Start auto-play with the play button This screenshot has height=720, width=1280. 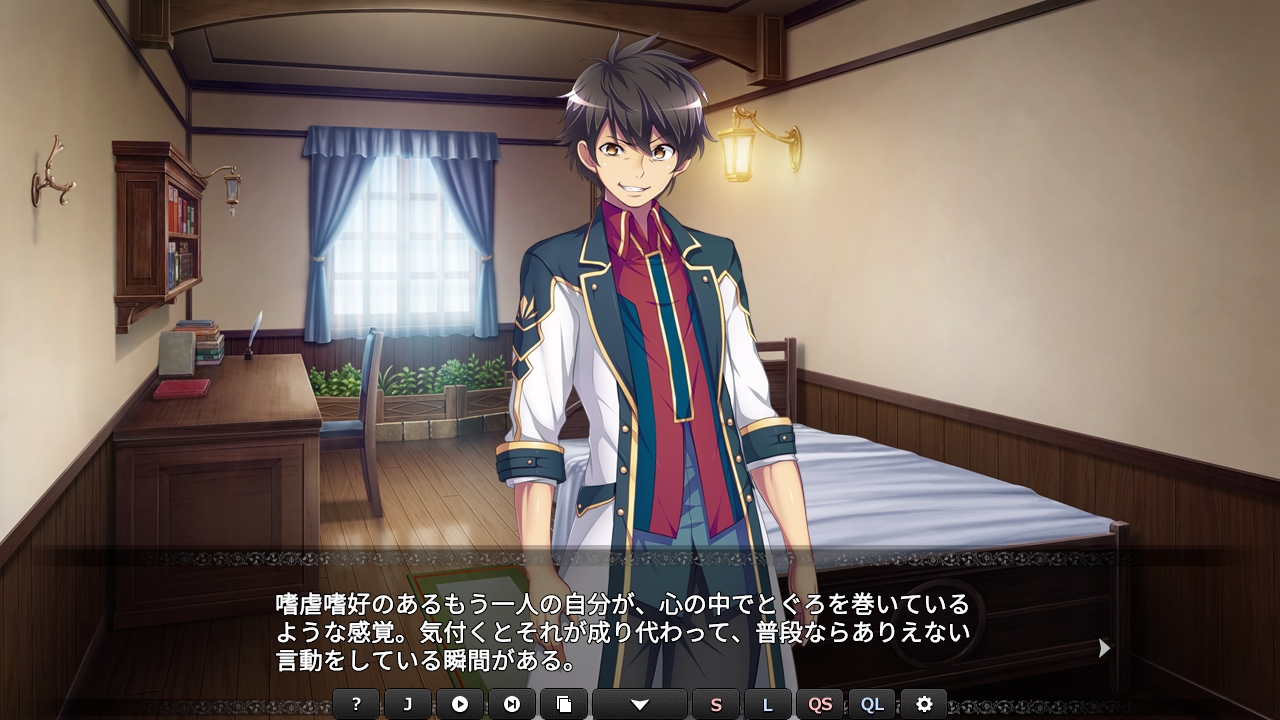coord(460,704)
